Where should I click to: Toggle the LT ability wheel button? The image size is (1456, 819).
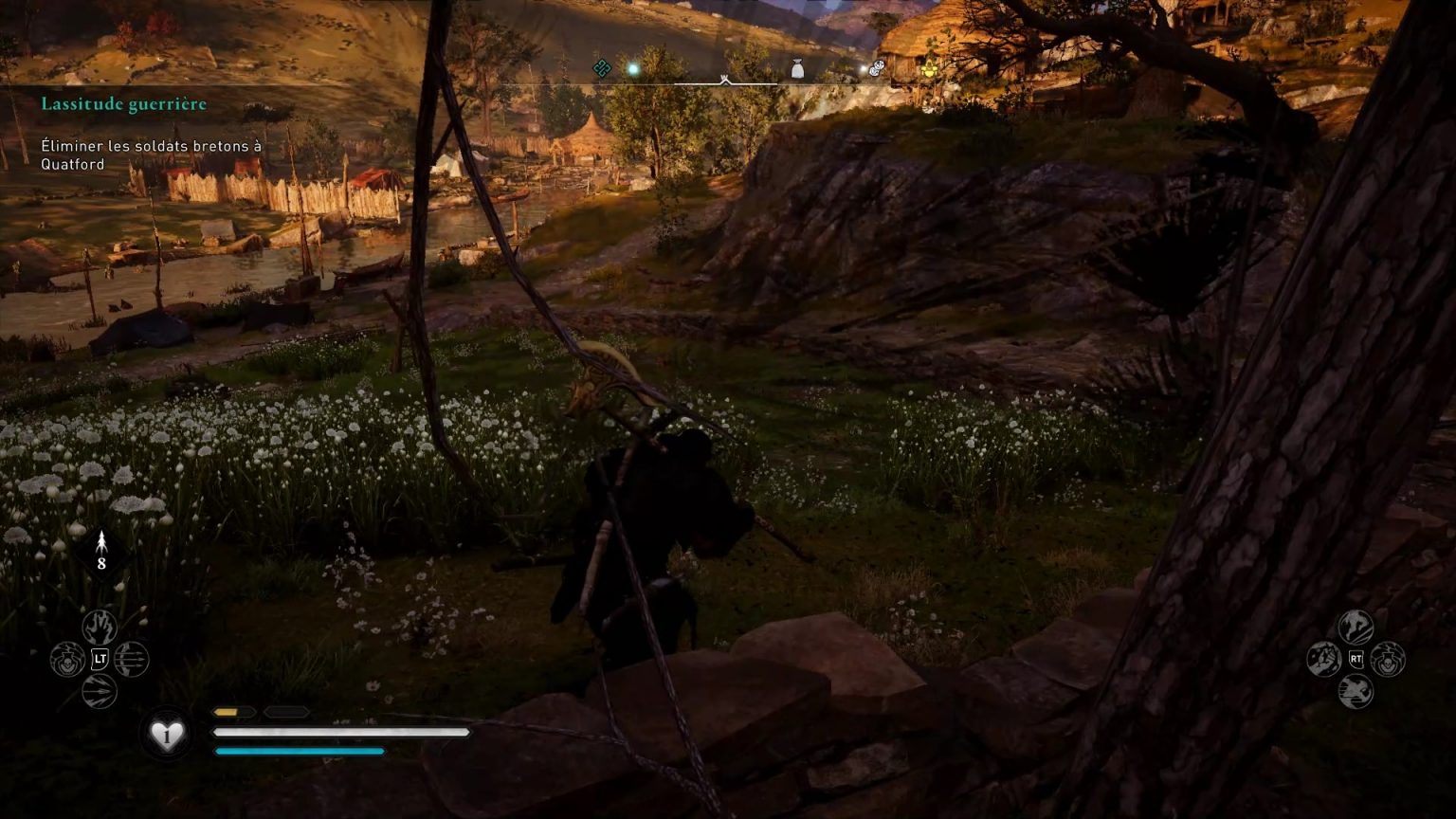tap(100, 658)
